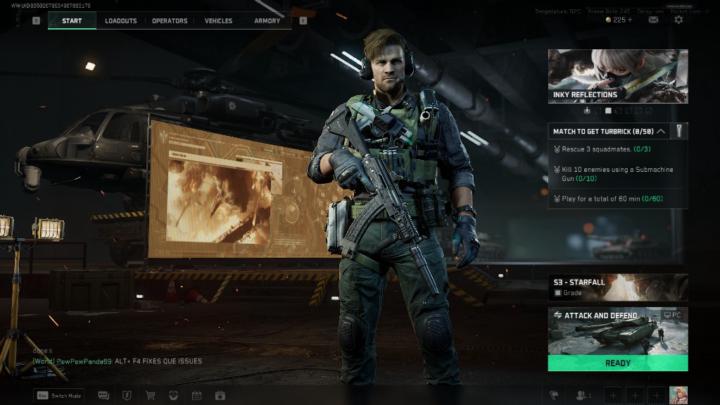Open the friends list icon
Image resolution: width=720 pixels, height=405 pixels.
tap(581, 395)
